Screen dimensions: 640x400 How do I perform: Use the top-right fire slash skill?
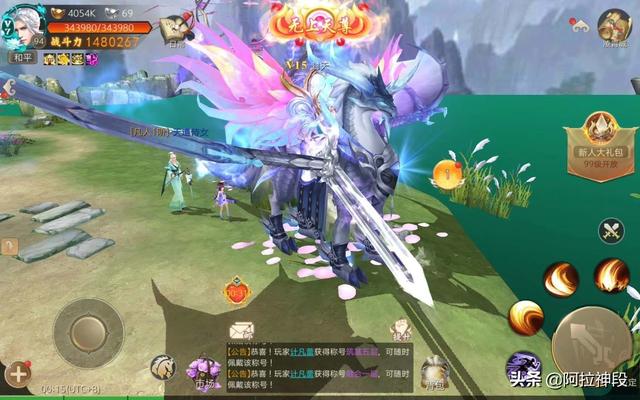(611, 275)
